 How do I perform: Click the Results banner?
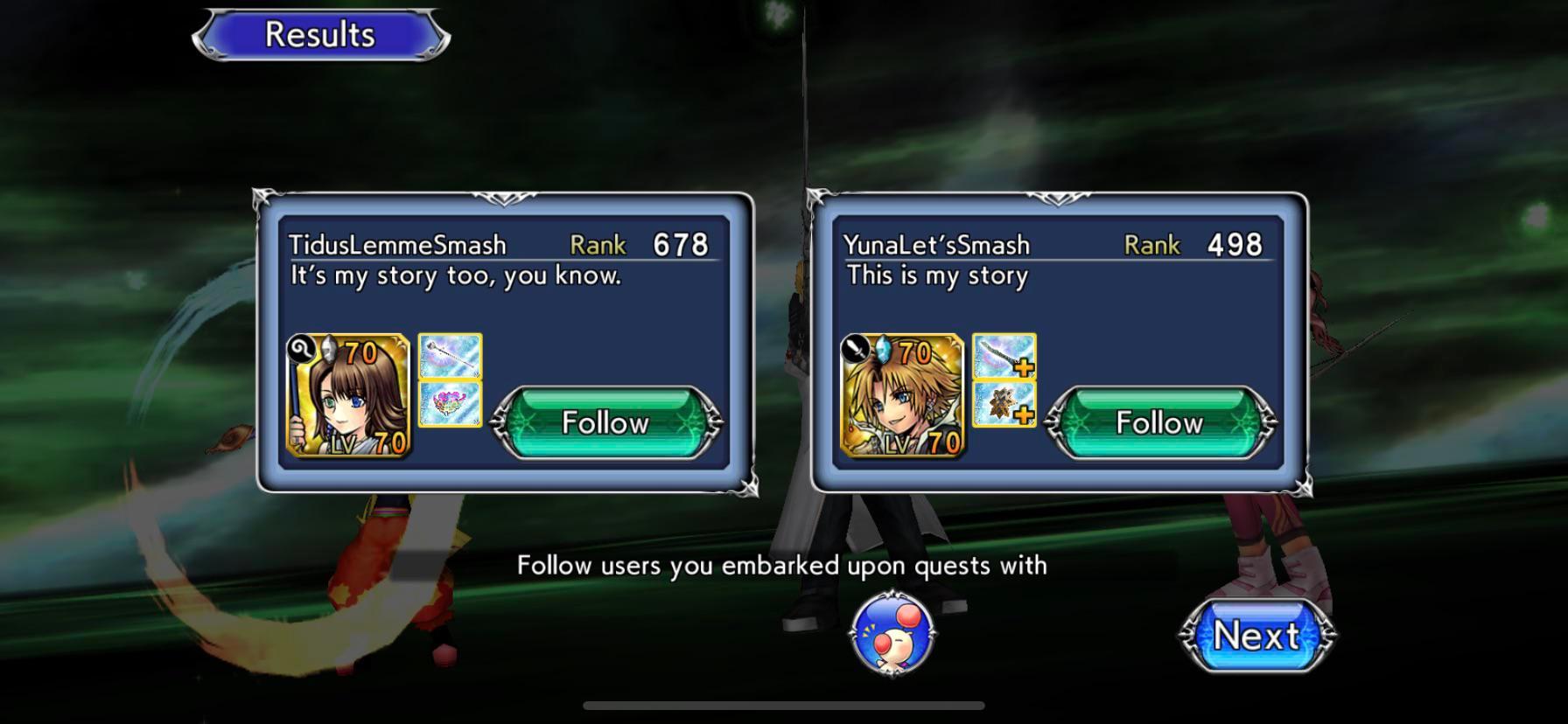point(318,33)
